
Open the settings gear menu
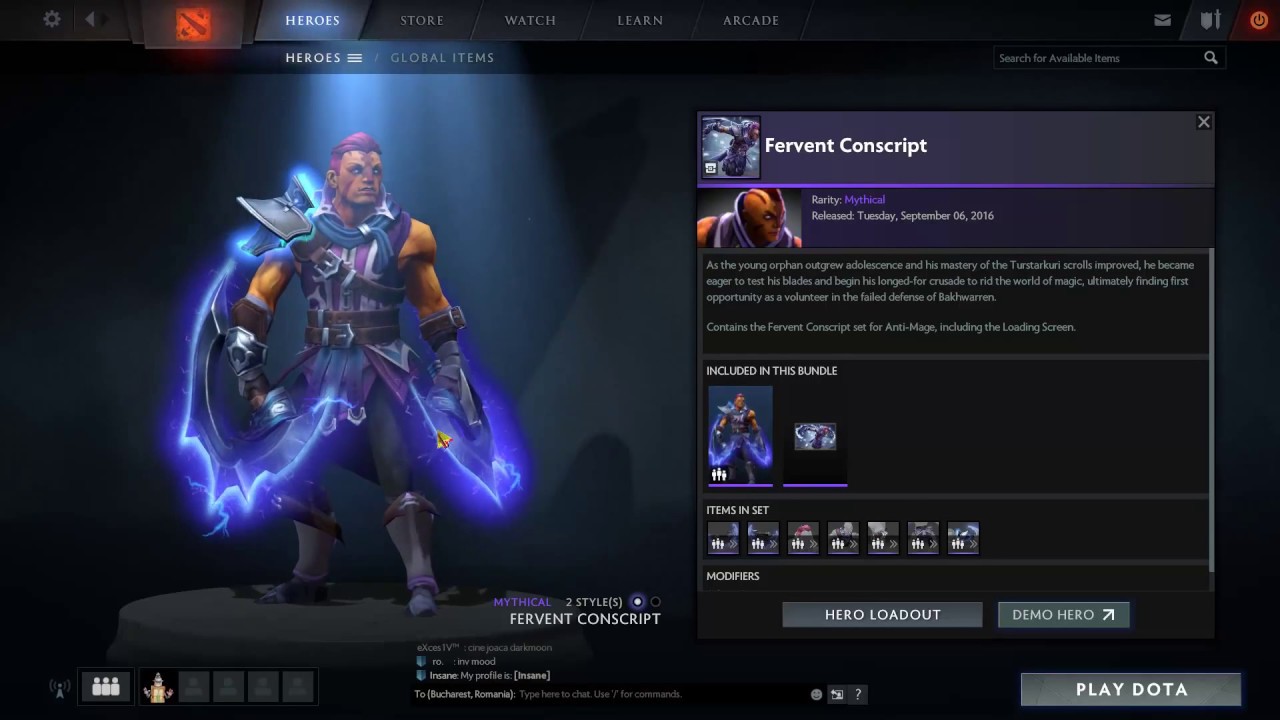52,20
